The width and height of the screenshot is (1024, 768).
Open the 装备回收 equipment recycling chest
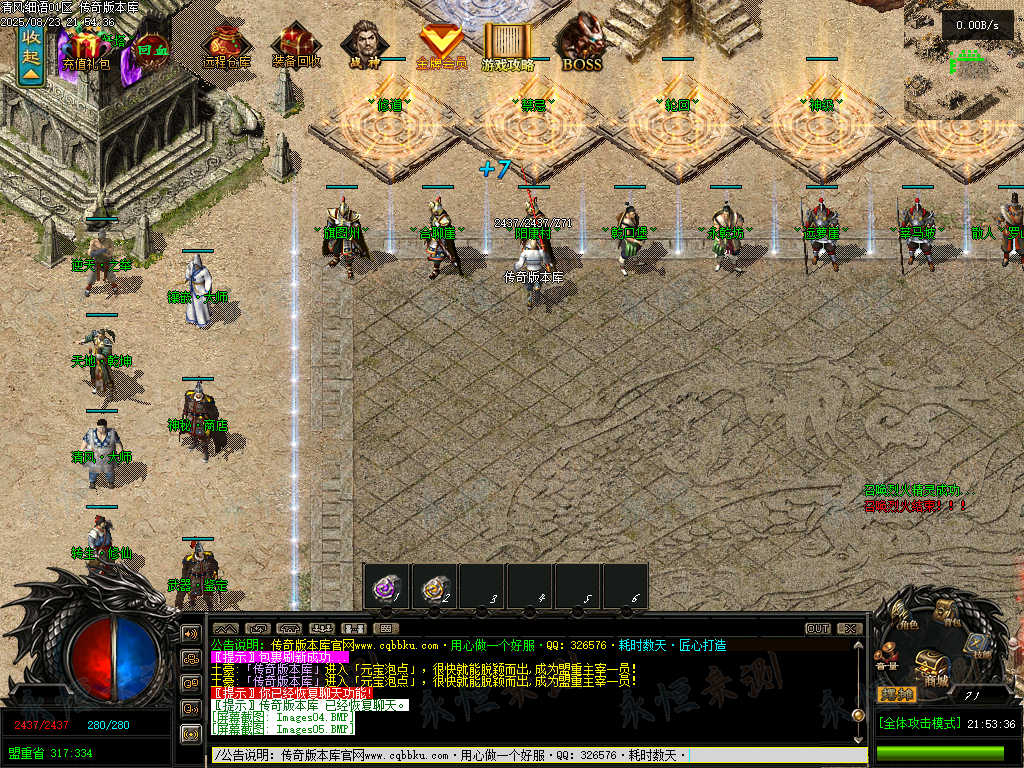coord(296,47)
